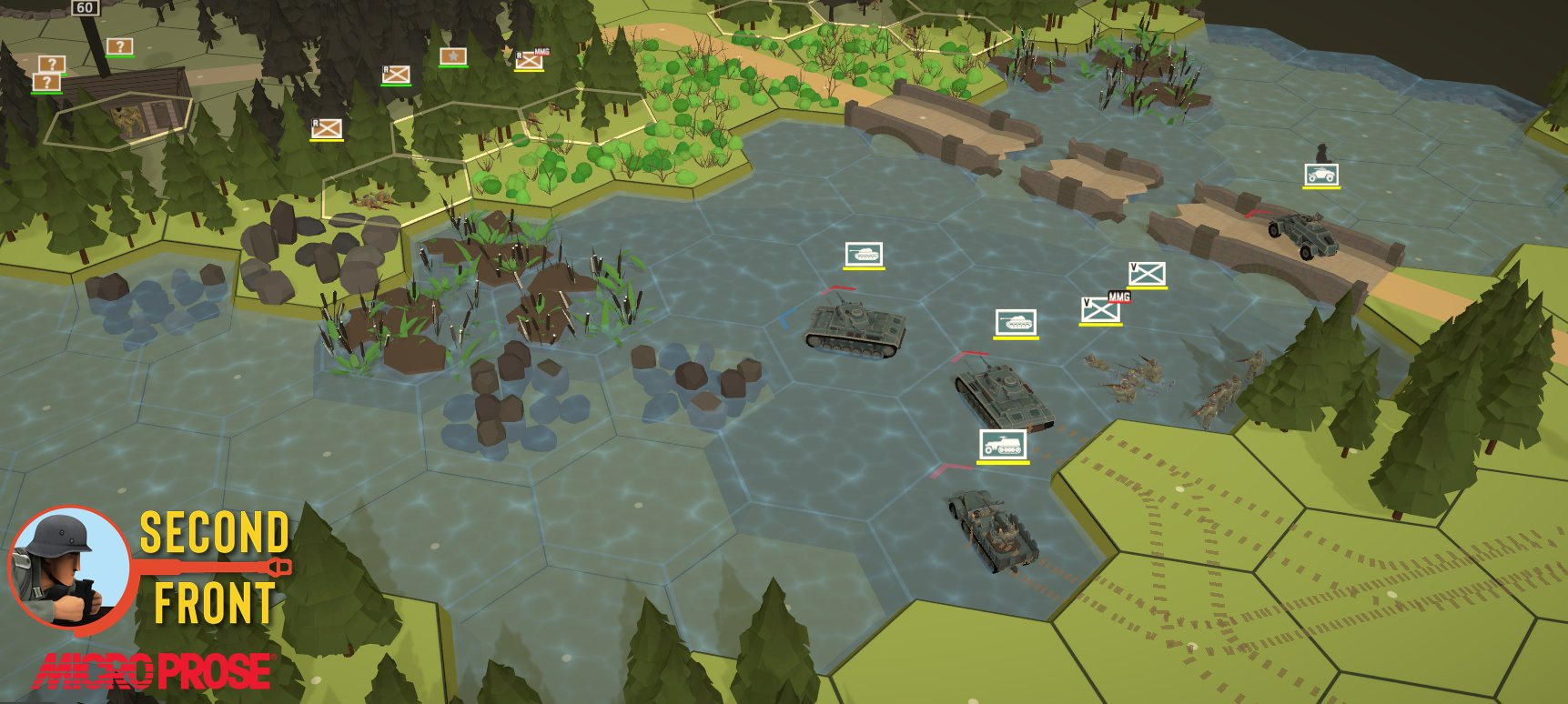Click the V infantry counter beside the MMG badge
The height and width of the screenshot is (704, 1568).
[1100, 310]
